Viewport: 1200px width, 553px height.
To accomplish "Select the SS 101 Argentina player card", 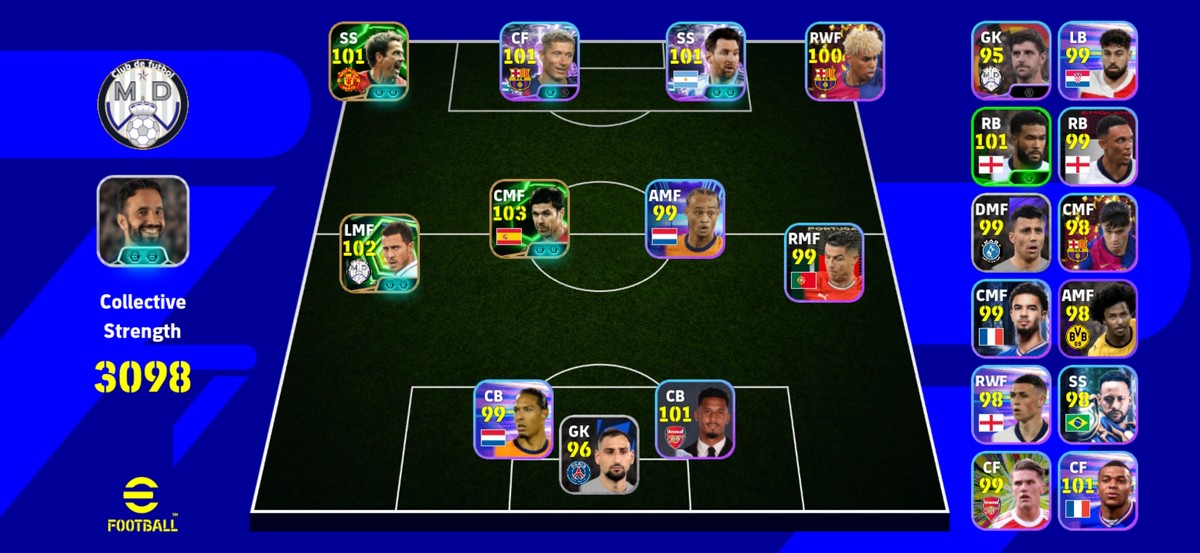I will coord(707,61).
